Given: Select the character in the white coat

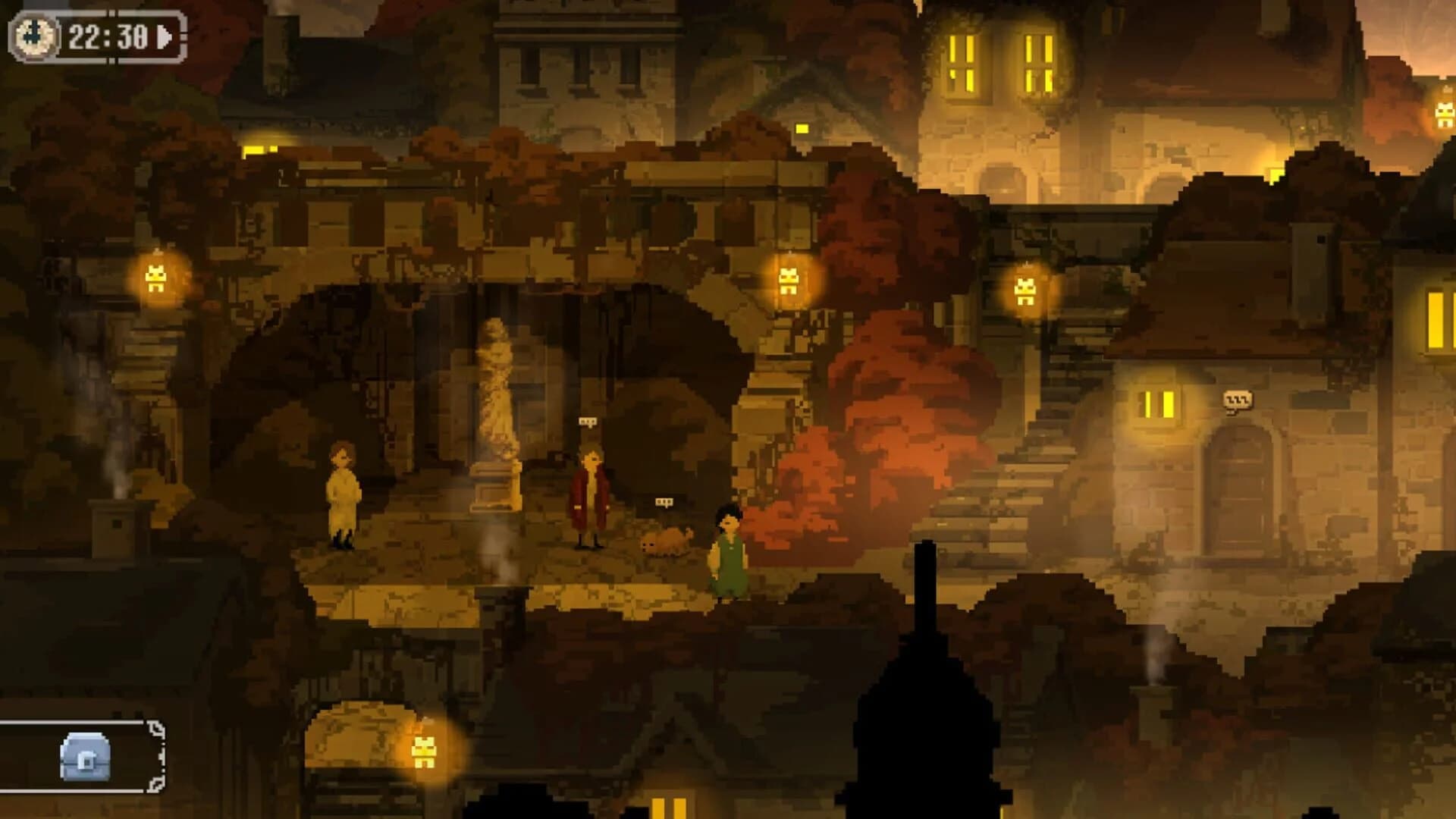Looking at the screenshot, I should 343,493.
